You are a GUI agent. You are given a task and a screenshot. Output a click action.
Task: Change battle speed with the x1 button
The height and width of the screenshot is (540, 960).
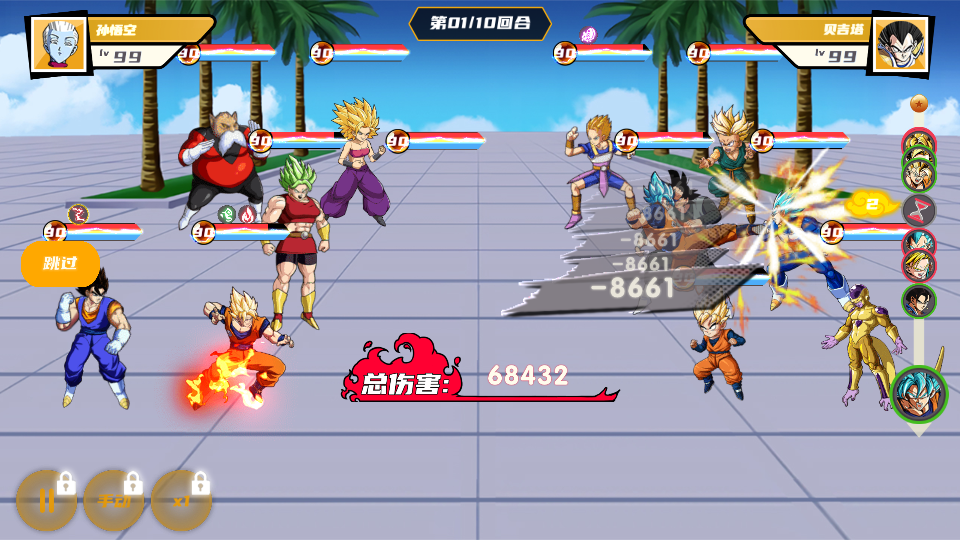181,500
